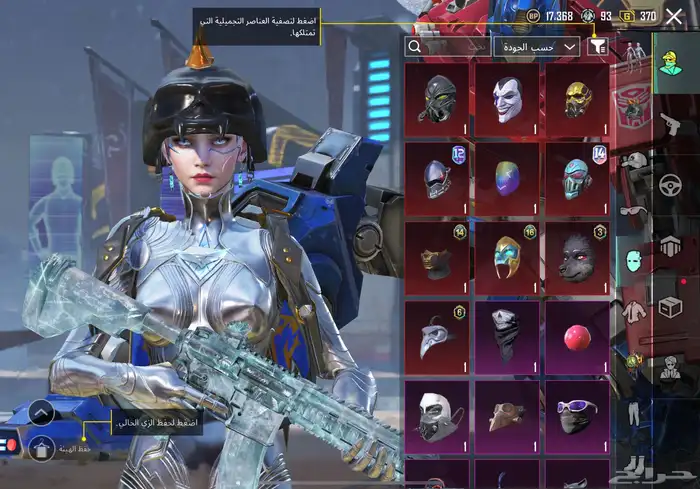700x489 pixels.
Task: Close the inventory screen with the X
Action: [x=674, y=16]
